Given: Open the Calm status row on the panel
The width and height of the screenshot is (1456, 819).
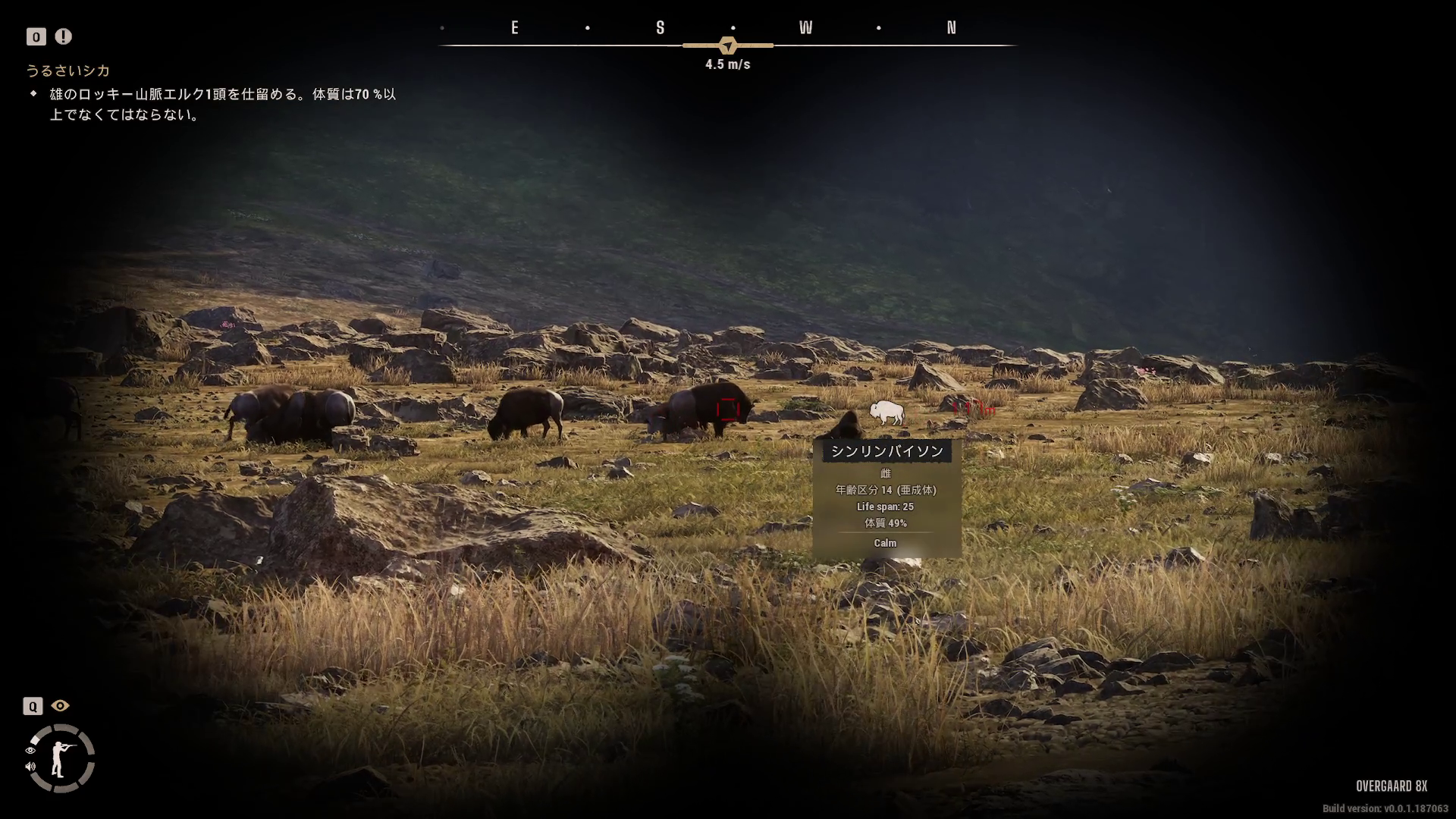Looking at the screenshot, I should click(x=885, y=543).
